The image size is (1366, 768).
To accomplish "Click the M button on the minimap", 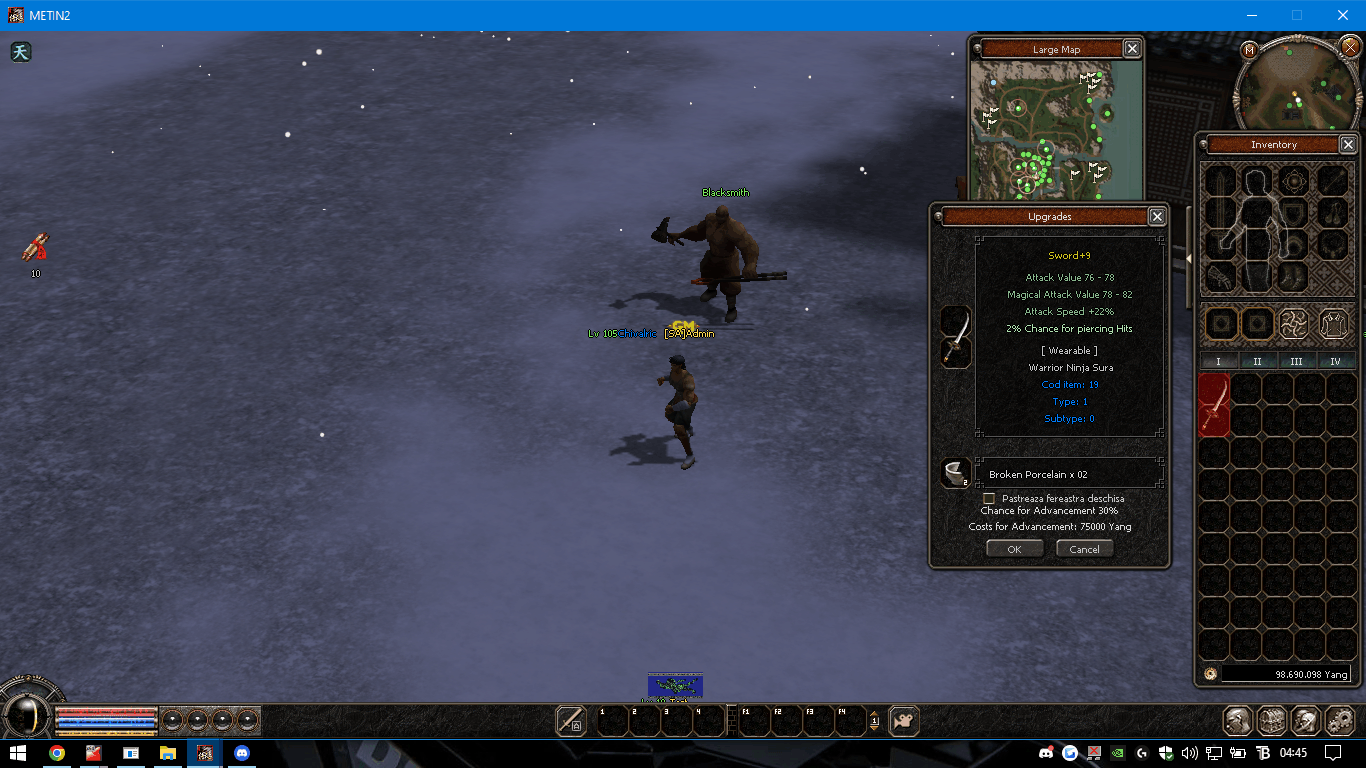I will (1249, 50).
